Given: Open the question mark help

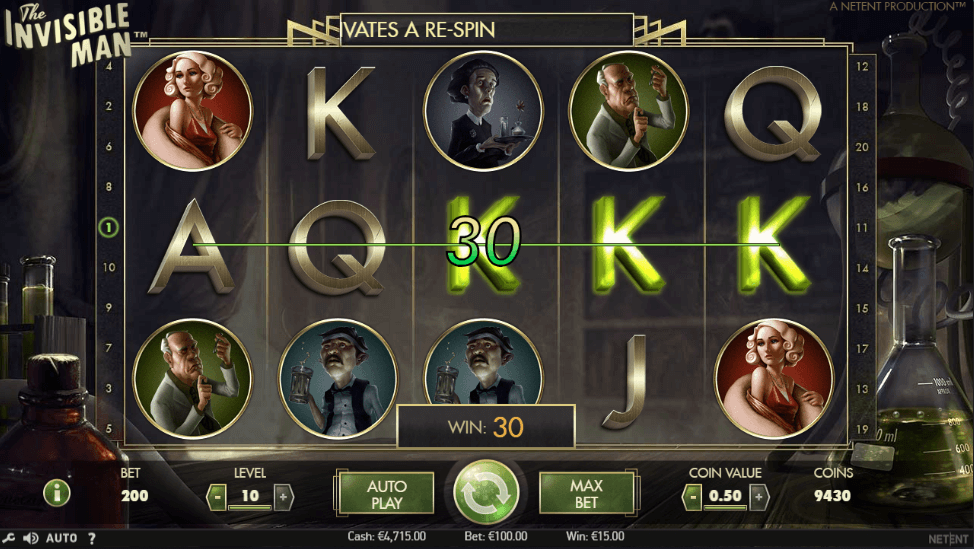Looking at the screenshot, I should point(91,538).
